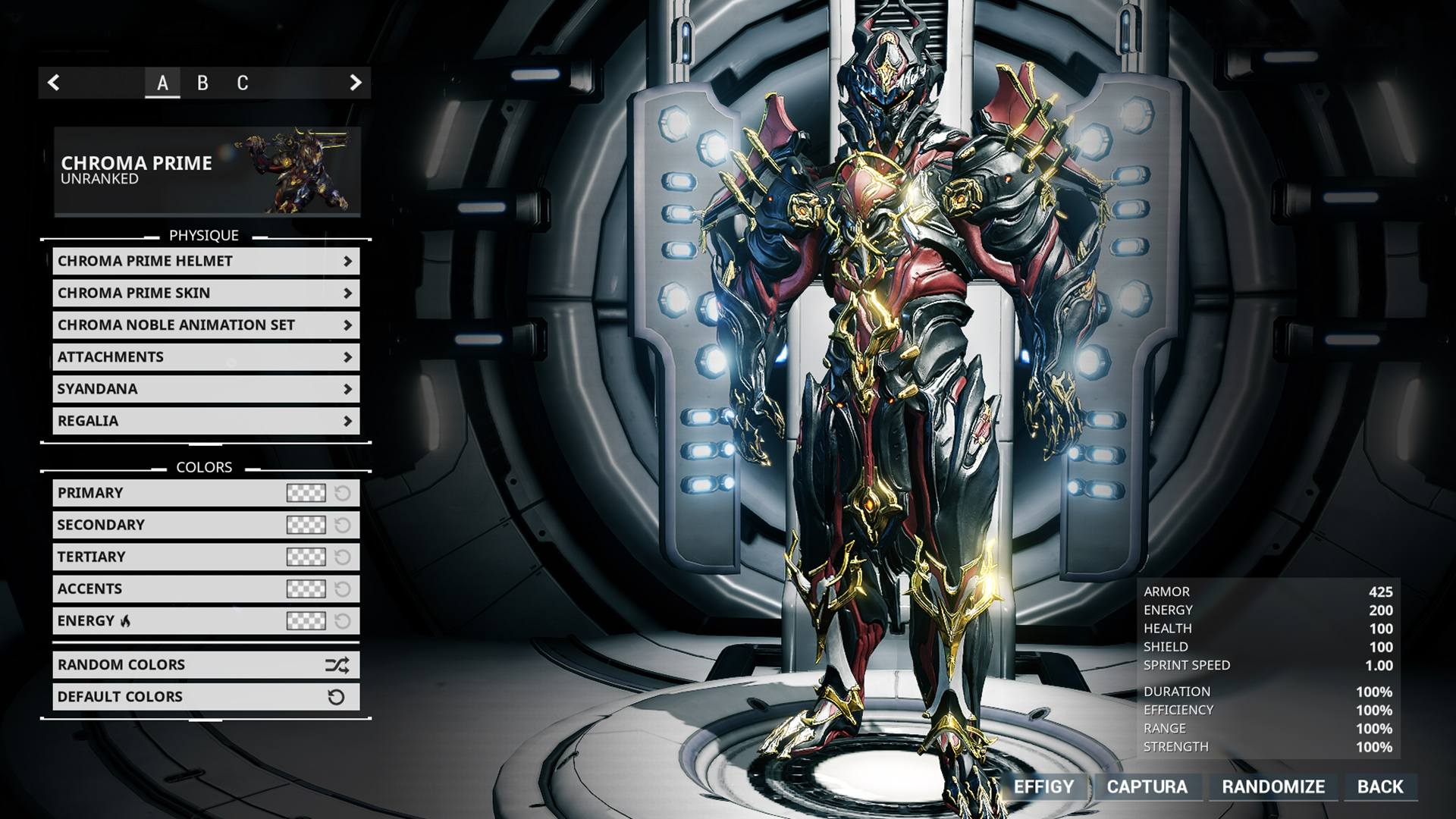
Task: Click the left arrow to browse configs
Action: coord(53,83)
